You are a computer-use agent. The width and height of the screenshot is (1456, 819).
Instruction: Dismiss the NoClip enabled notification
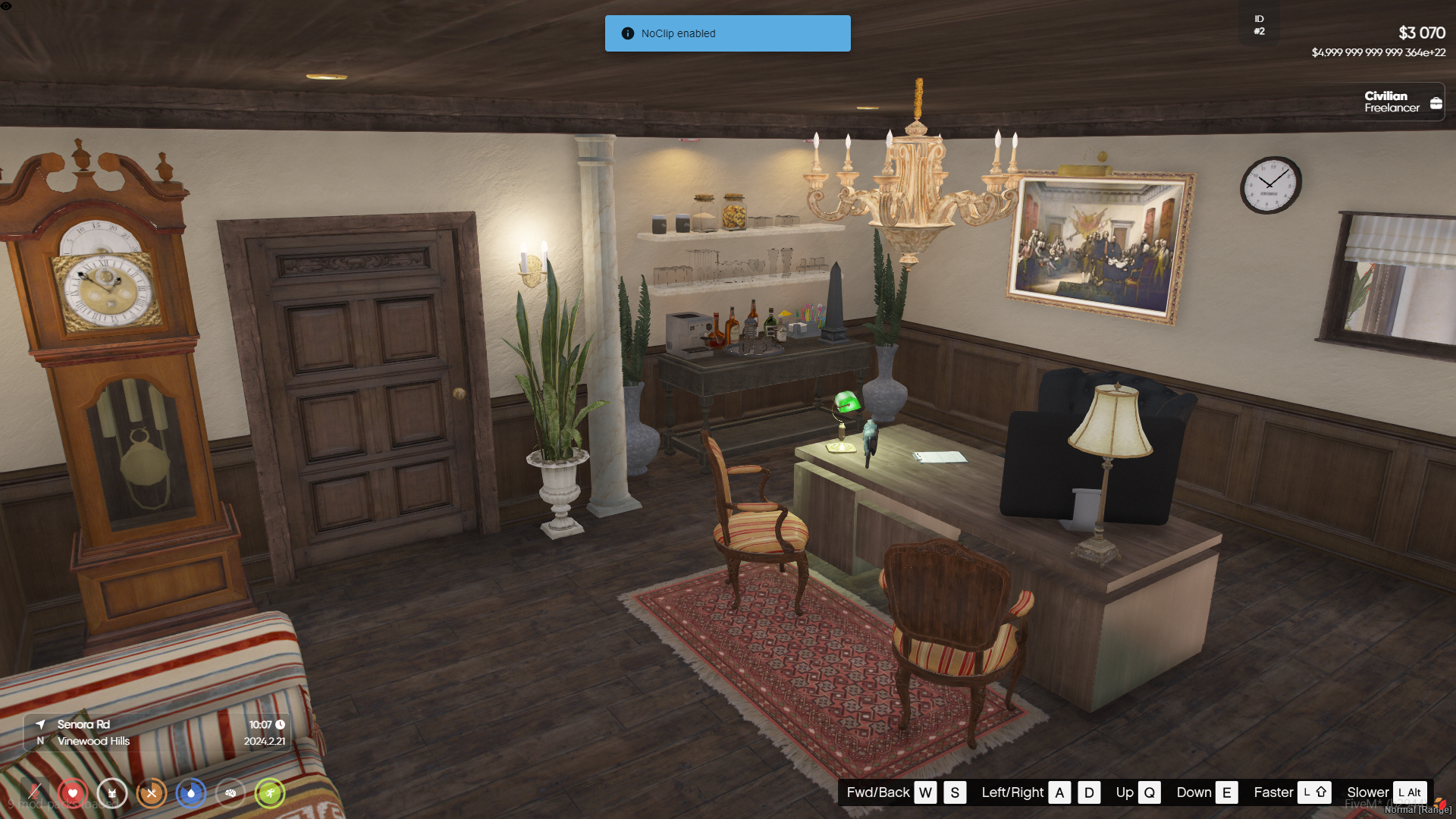[727, 33]
